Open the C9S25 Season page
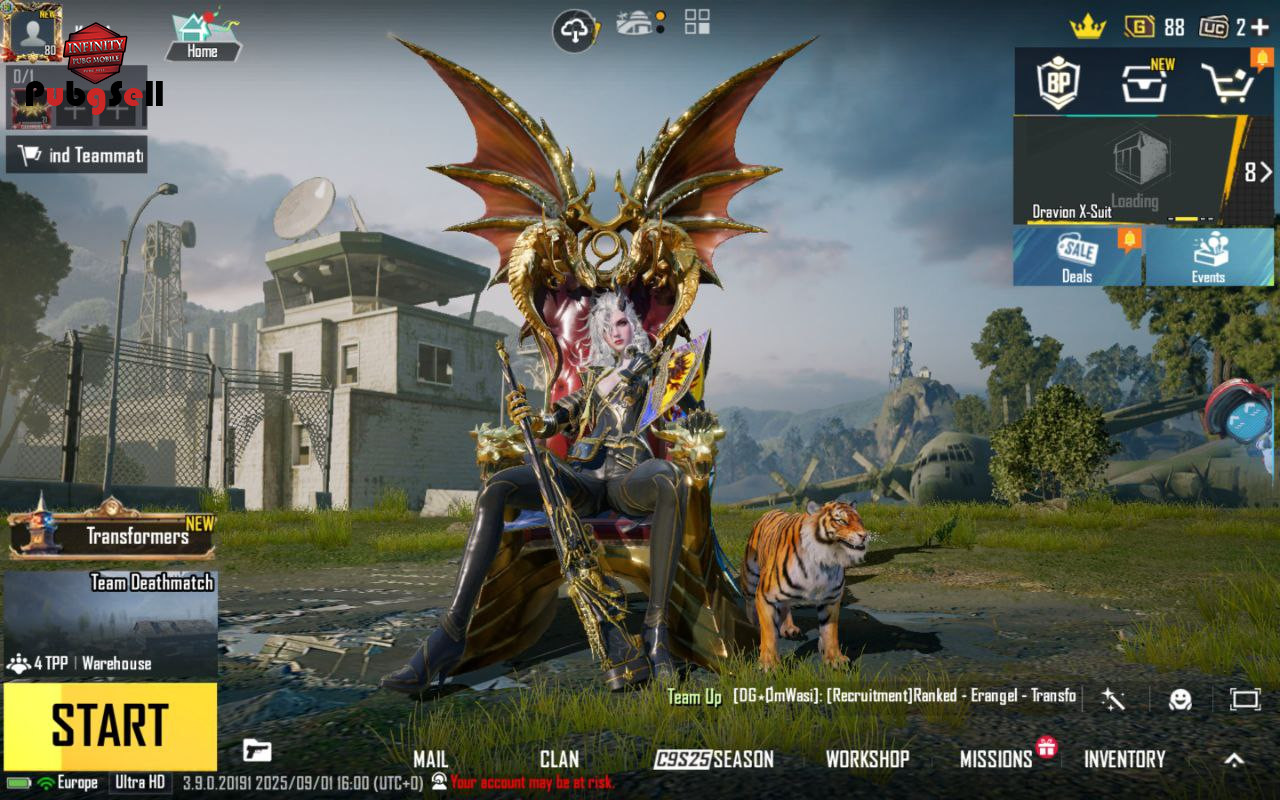Image resolution: width=1280 pixels, height=800 pixels. [714, 759]
